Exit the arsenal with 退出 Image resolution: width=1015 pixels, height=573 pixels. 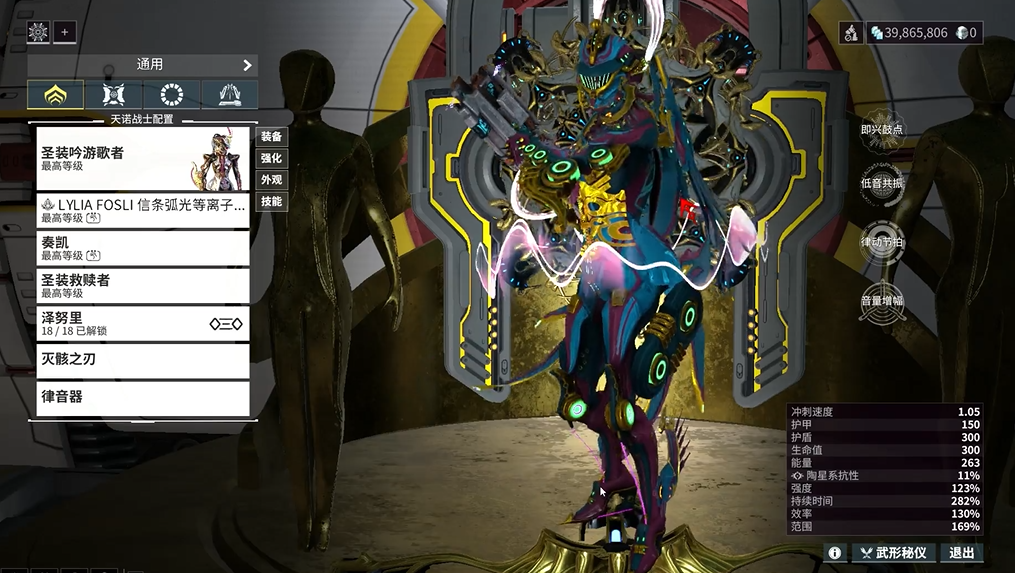[x=961, y=553]
